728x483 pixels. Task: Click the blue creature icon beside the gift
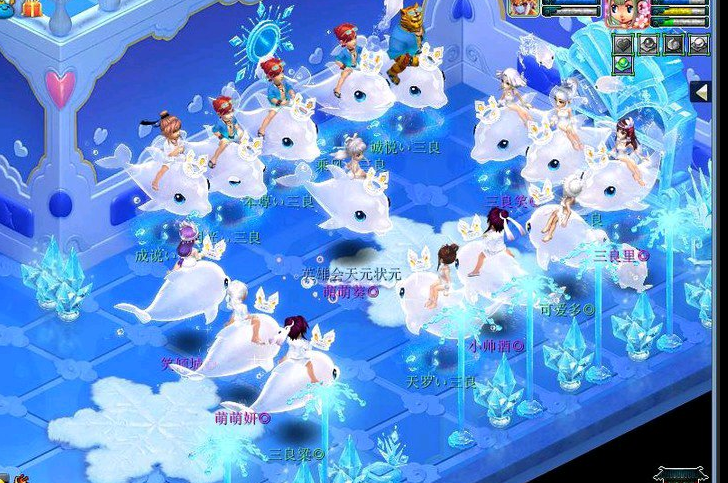click(7, 7)
